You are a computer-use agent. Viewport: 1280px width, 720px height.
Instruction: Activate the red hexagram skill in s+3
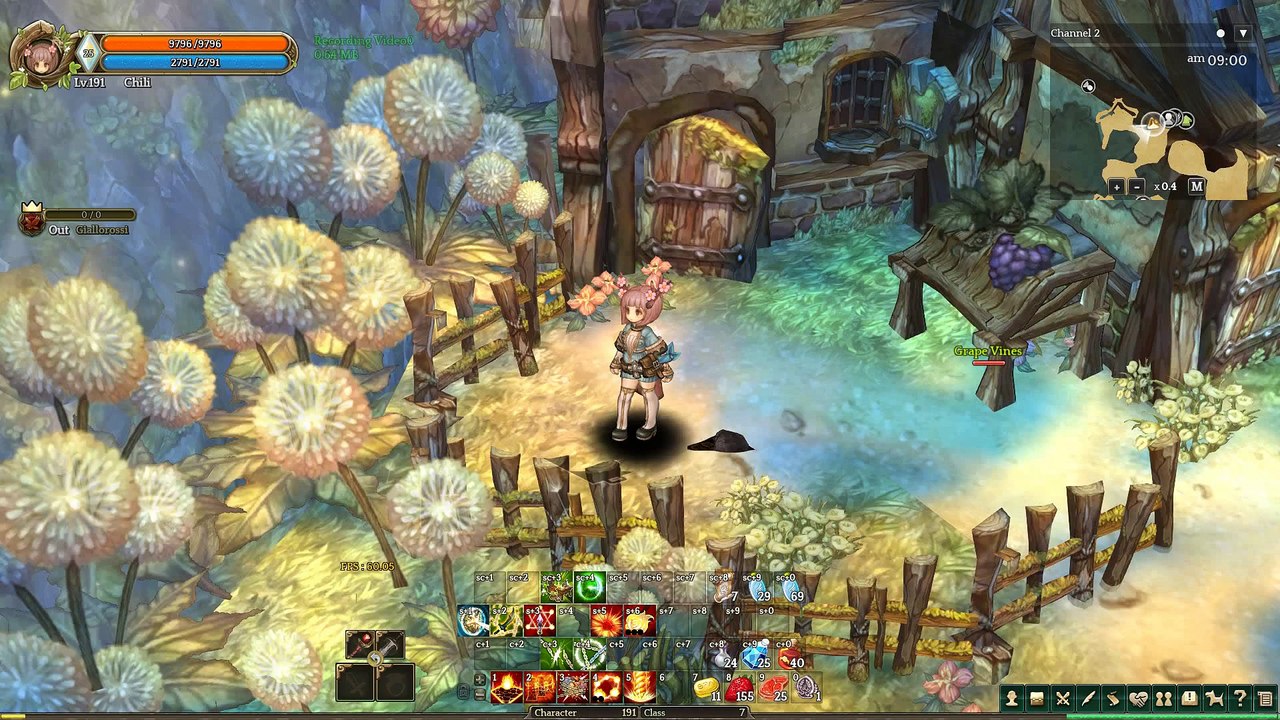coord(539,622)
